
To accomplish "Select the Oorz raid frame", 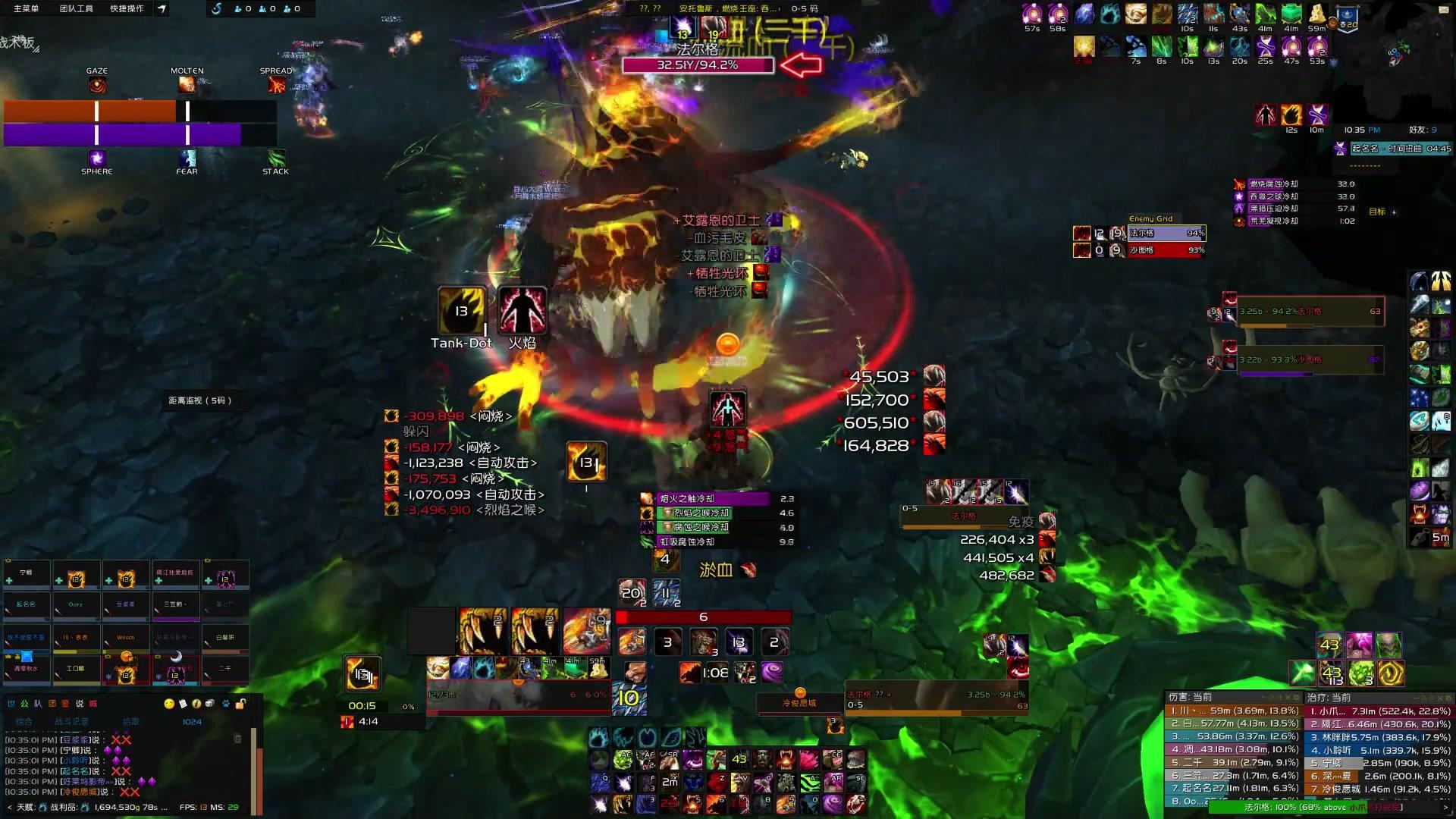I will pyautogui.click(x=76, y=605).
